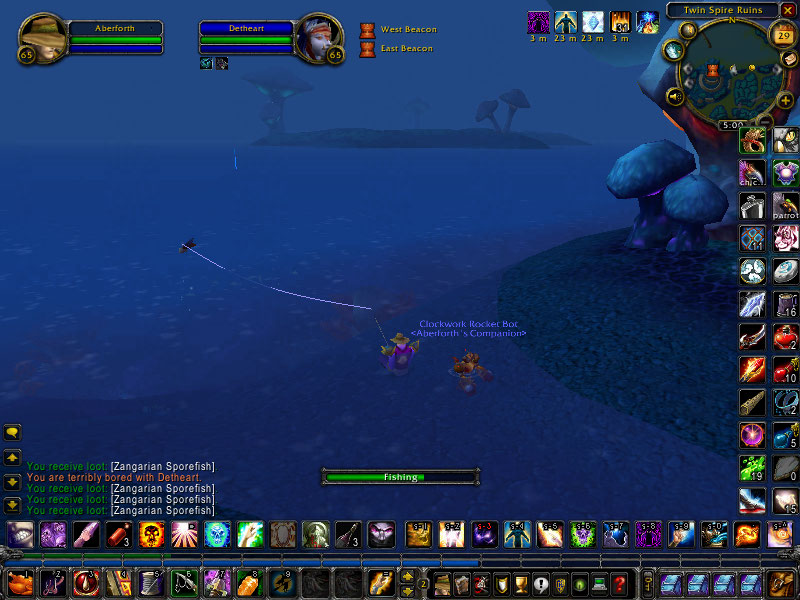Click the purple shadow figure buff icon
Screen dimensions: 800x600
click(539, 21)
